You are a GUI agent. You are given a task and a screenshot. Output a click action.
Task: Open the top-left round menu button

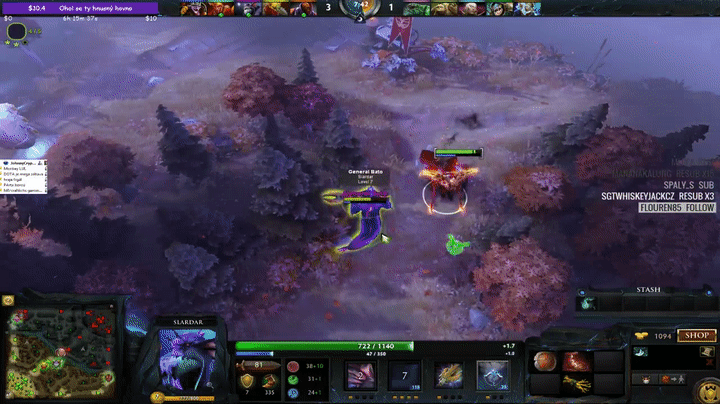point(16,32)
